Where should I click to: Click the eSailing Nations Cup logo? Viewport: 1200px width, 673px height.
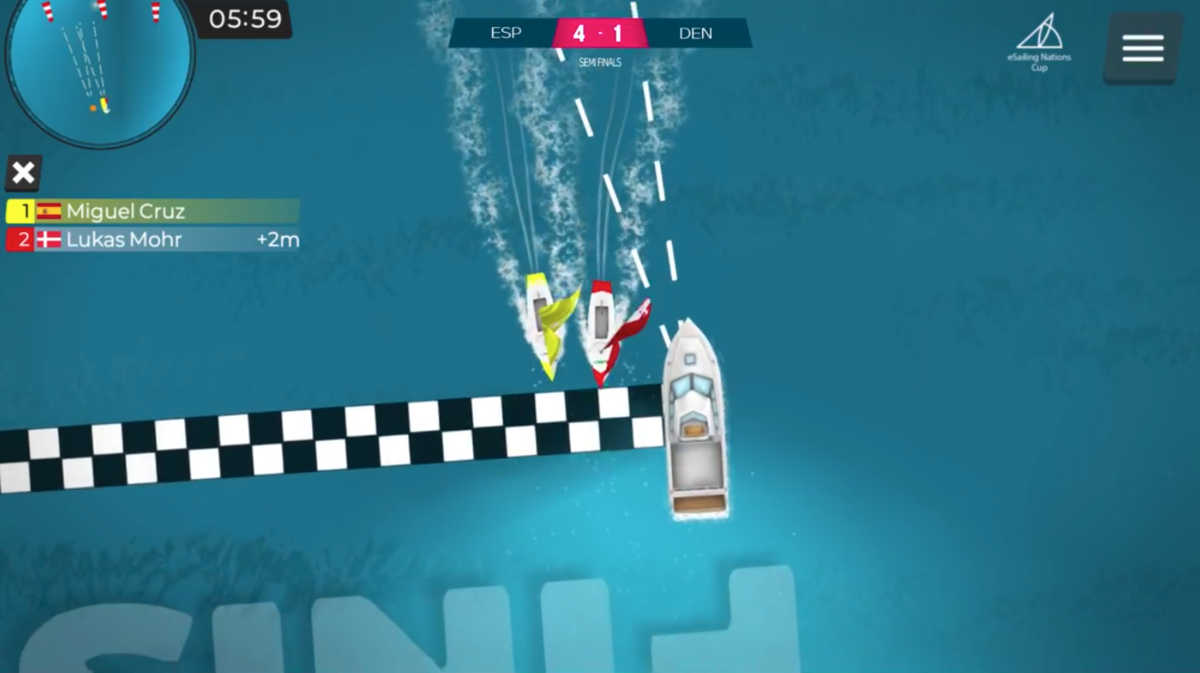click(1039, 42)
